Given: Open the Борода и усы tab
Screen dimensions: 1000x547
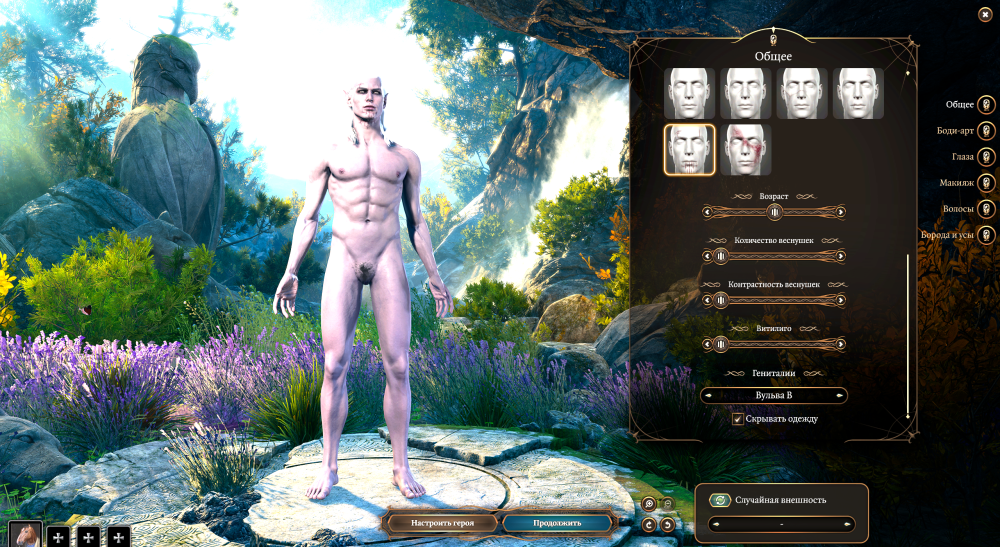Looking at the screenshot, I should click(986, 235).
